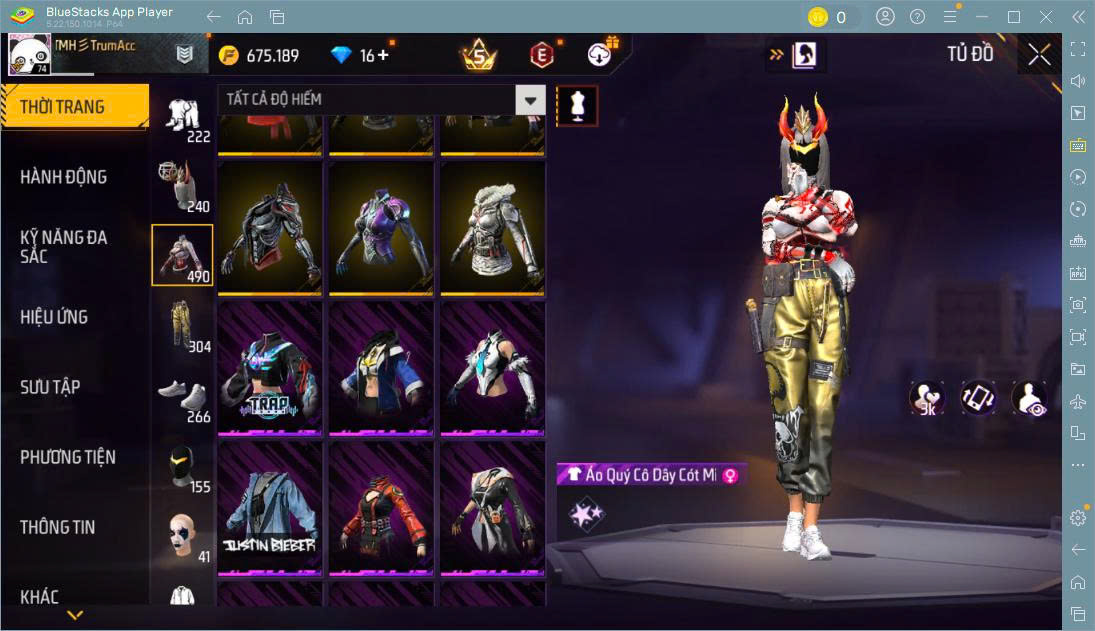Open the SƯU TẬP tab
Viewport: 1095px width, 631px height.
pos(50,387)
